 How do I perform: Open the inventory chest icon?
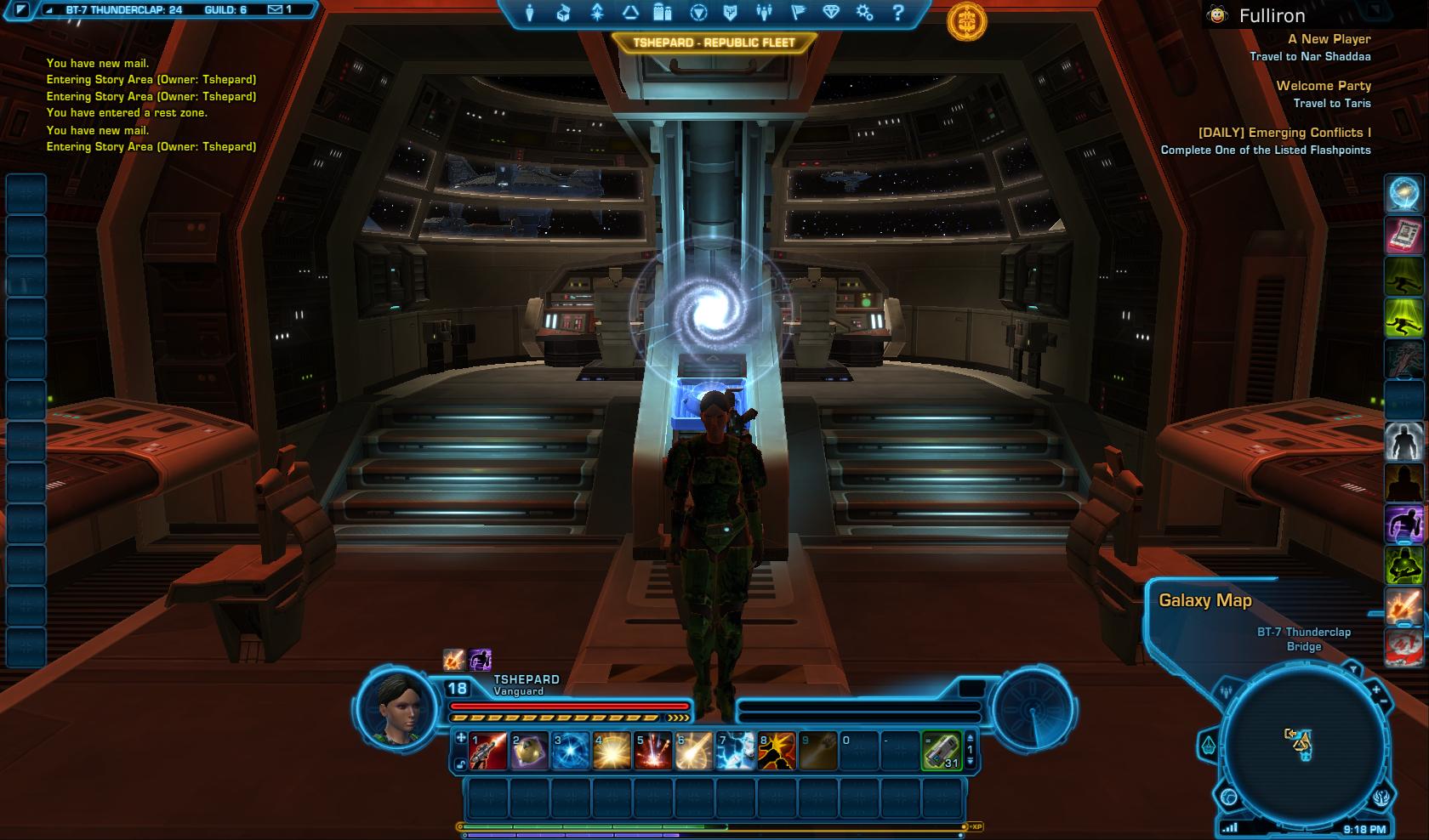562,13
